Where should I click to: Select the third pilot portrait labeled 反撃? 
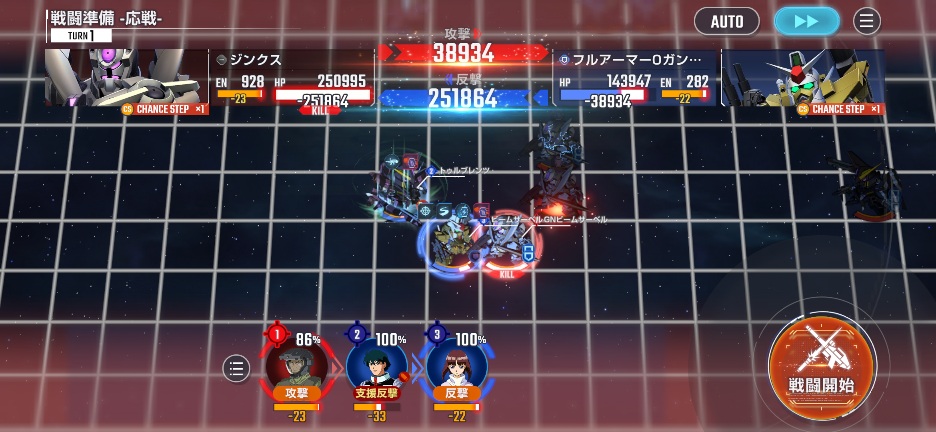click(x=456, y=365)
